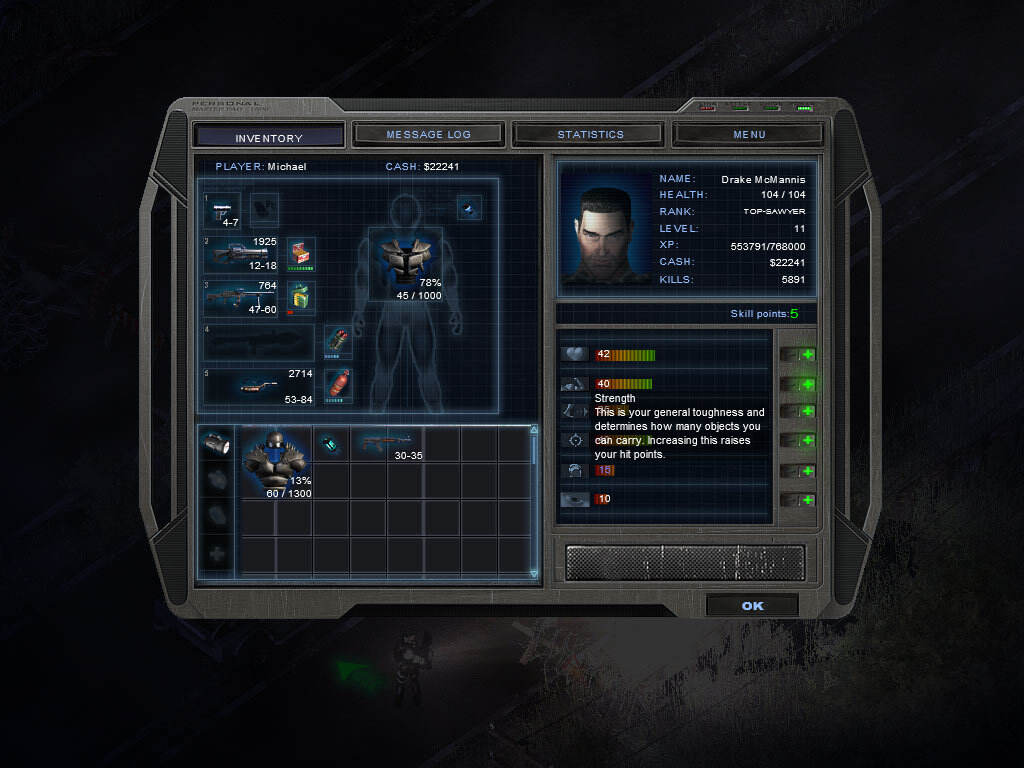
Task: Switch to the Message Log tab
Action: (429, 134)
